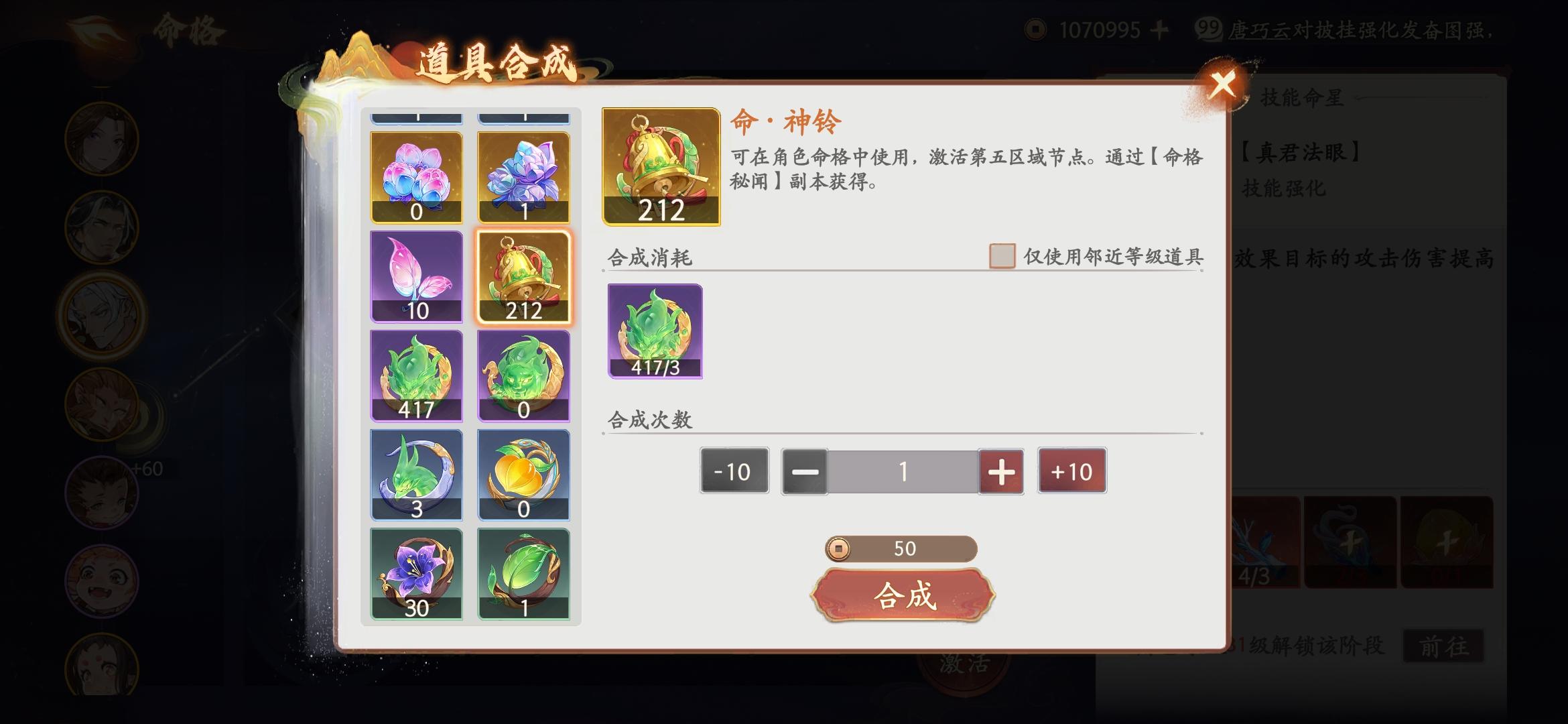
Task: Click the craft count input showing 1
Action: pos(904,471)
